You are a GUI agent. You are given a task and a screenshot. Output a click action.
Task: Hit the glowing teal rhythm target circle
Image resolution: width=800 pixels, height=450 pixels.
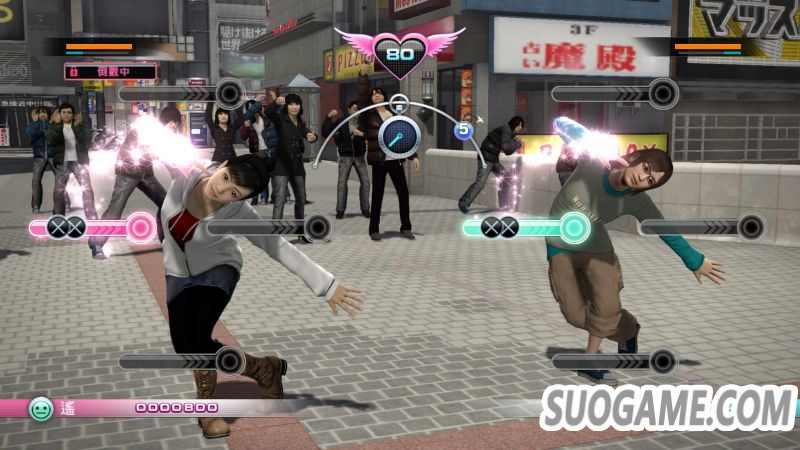coord(573,228)
